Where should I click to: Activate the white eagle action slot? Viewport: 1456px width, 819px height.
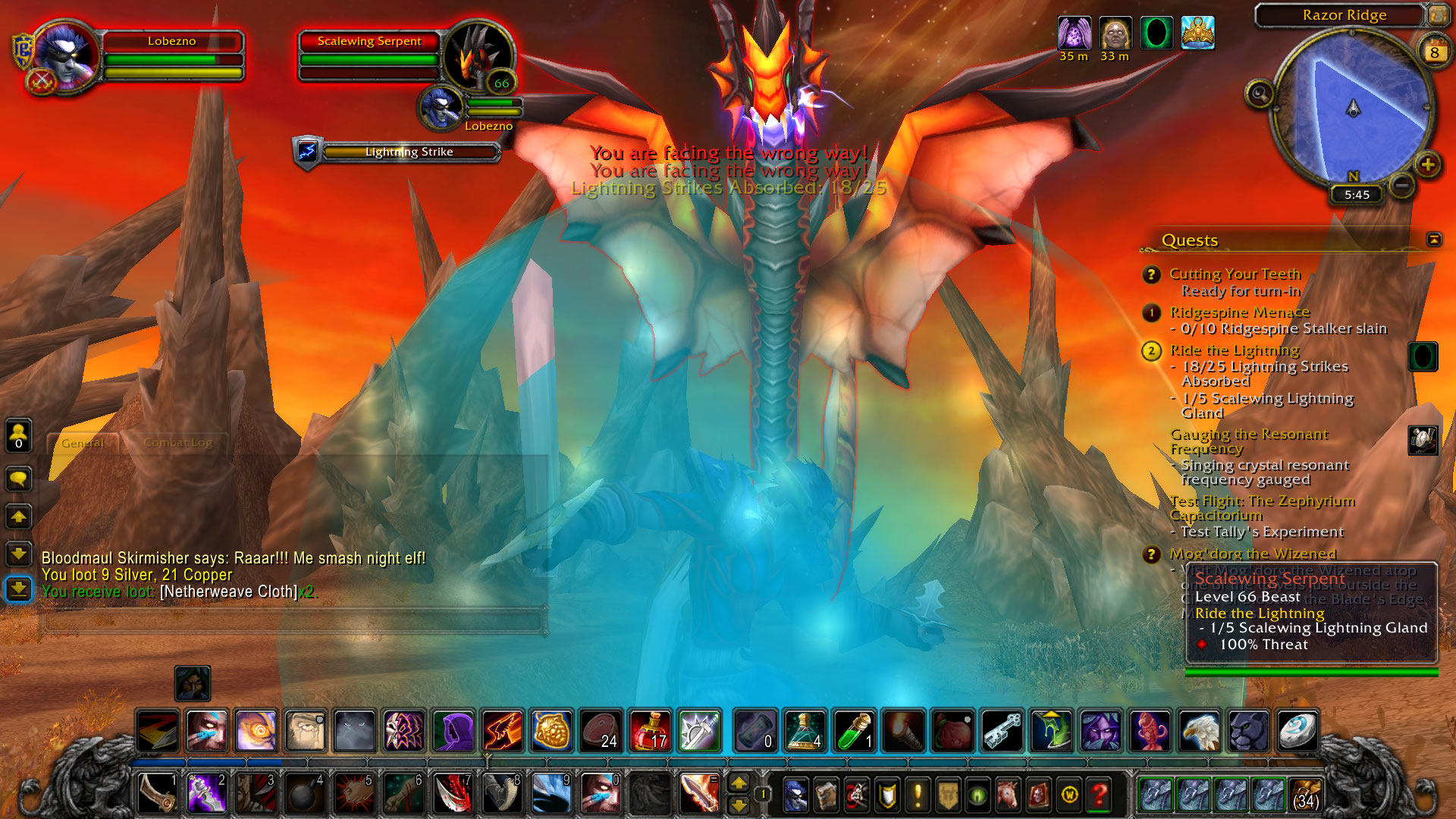[x=1199, y=730]
